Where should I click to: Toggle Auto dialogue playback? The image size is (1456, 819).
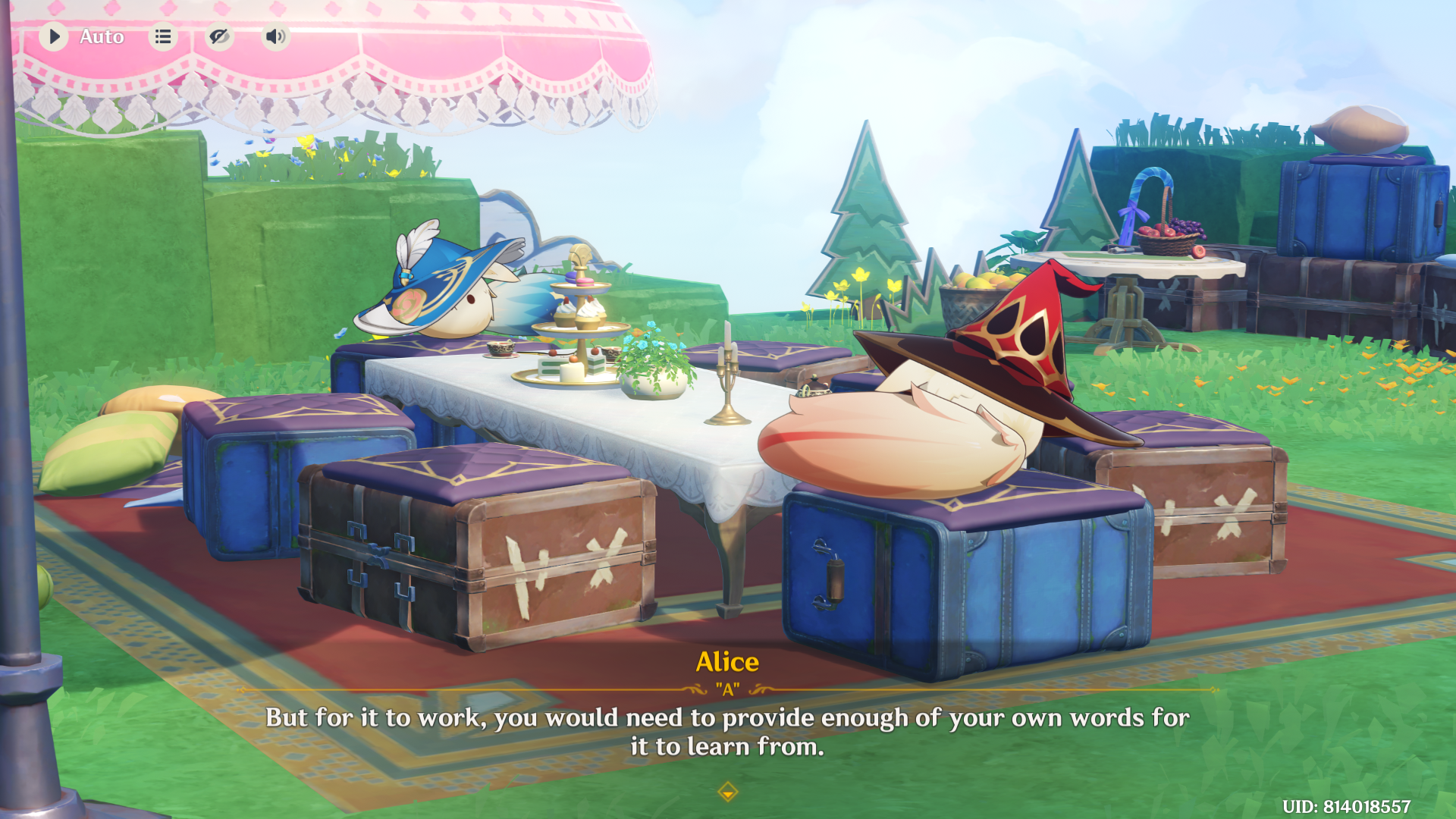tap(55, 36)
